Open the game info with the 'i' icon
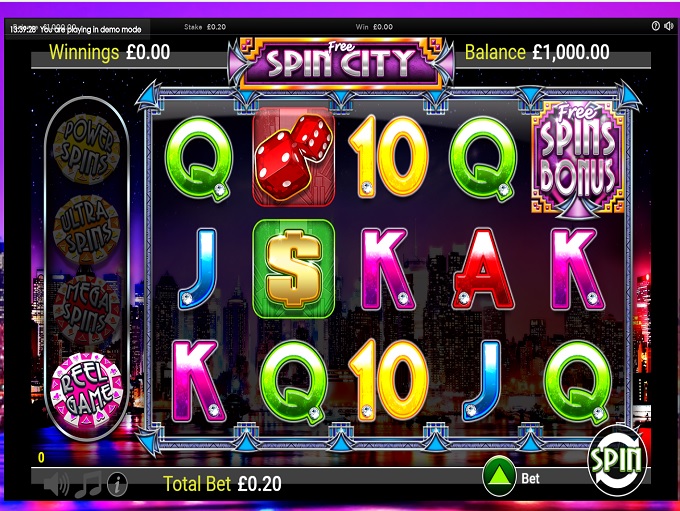 (118, 485)
